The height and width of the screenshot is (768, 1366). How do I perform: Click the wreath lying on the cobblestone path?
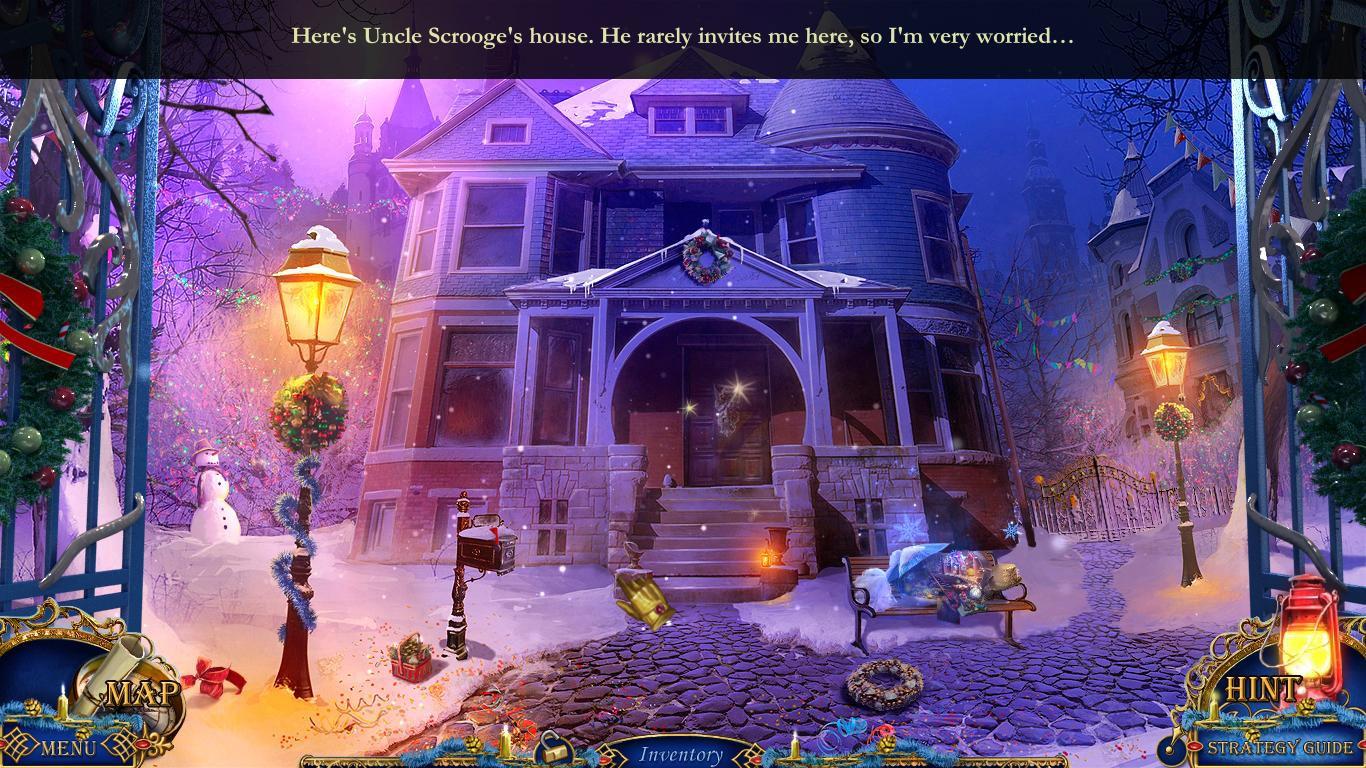click(x=884, y=687)
